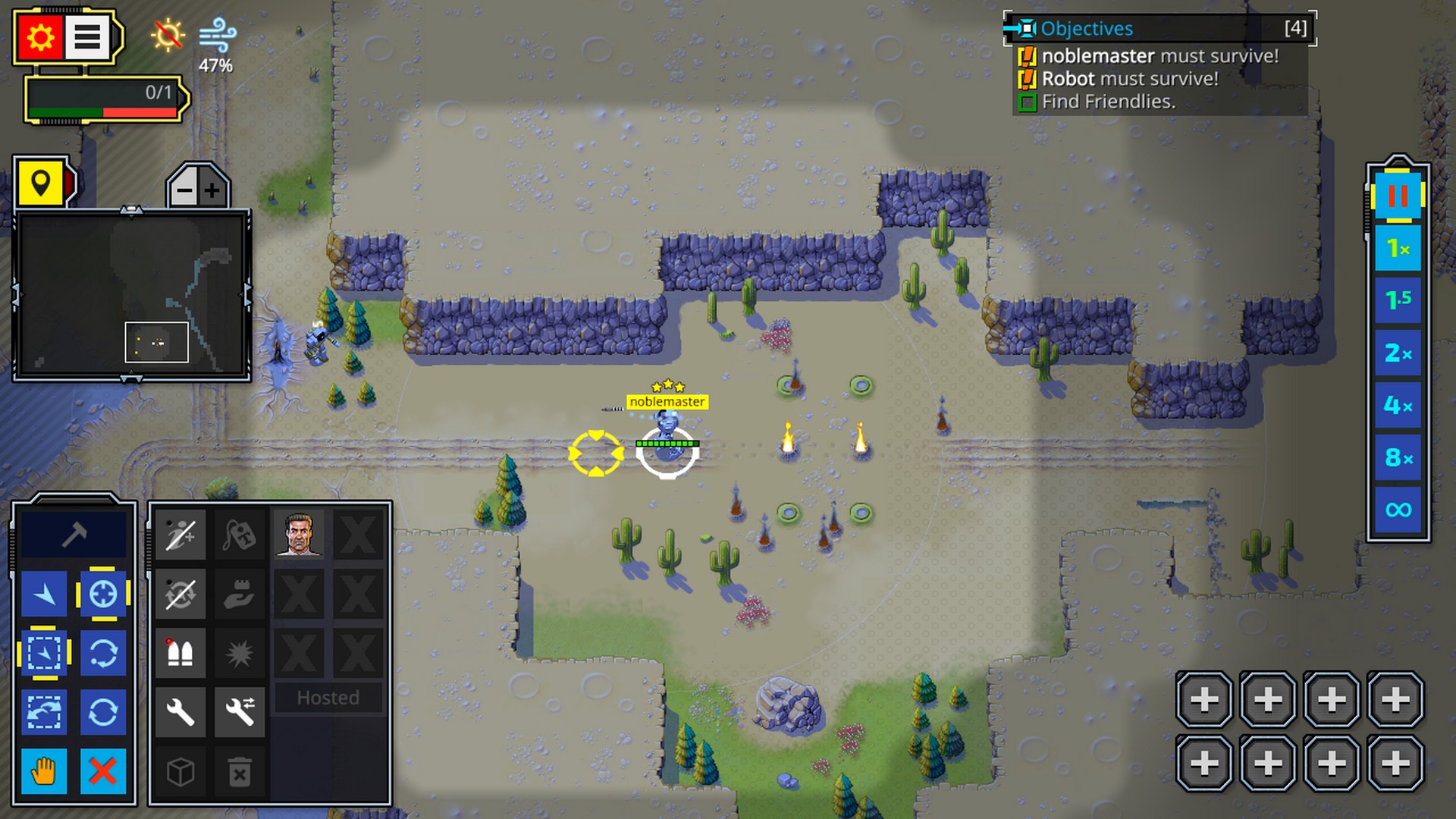
Task: Cancel the current action with the red X
Action: click(104, 771)
